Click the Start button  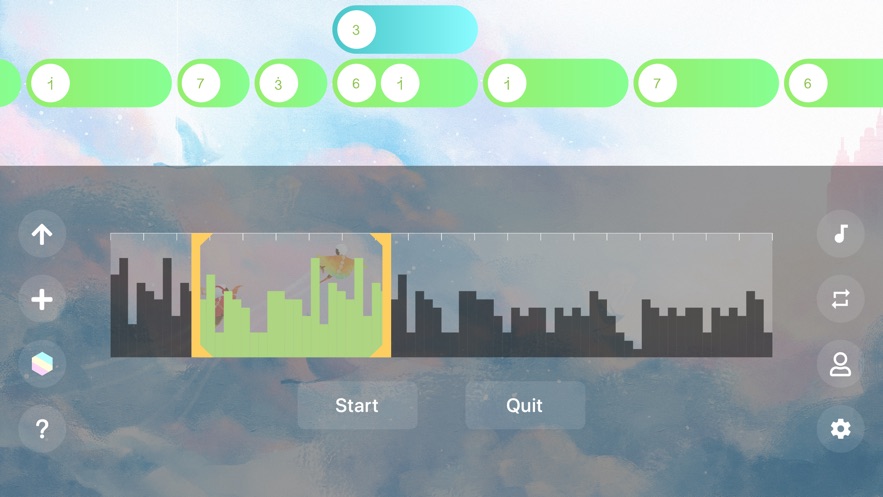coord(357,405)
